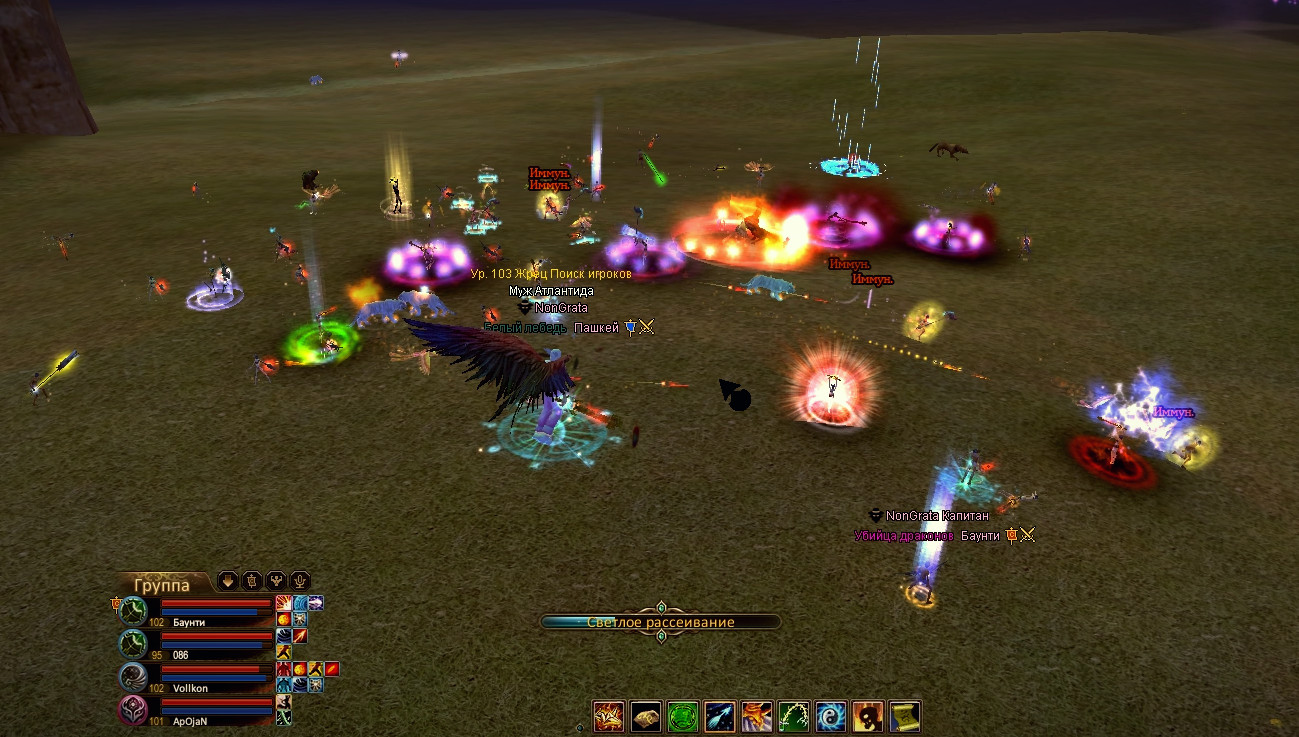Activate the green circular seal skill
Viewport: 1299px width, 737px height.
pos(683,716)
